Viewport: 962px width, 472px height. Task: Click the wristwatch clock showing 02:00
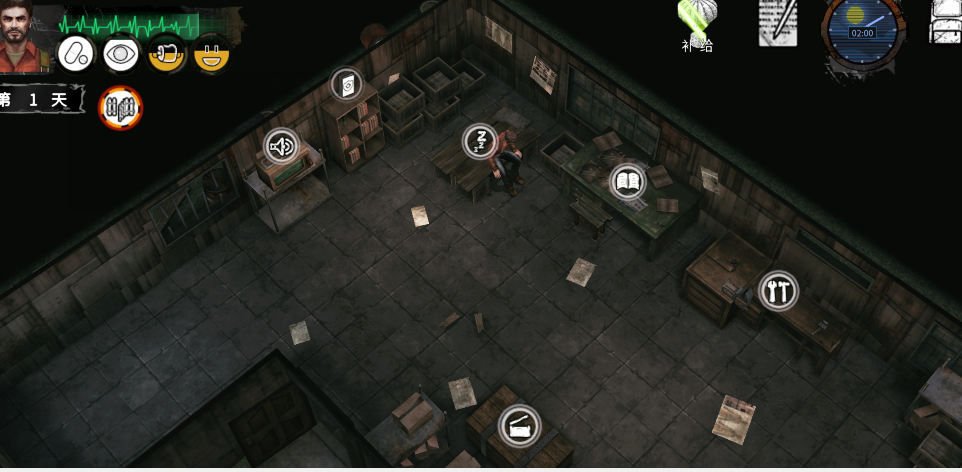tap(861, 32)
